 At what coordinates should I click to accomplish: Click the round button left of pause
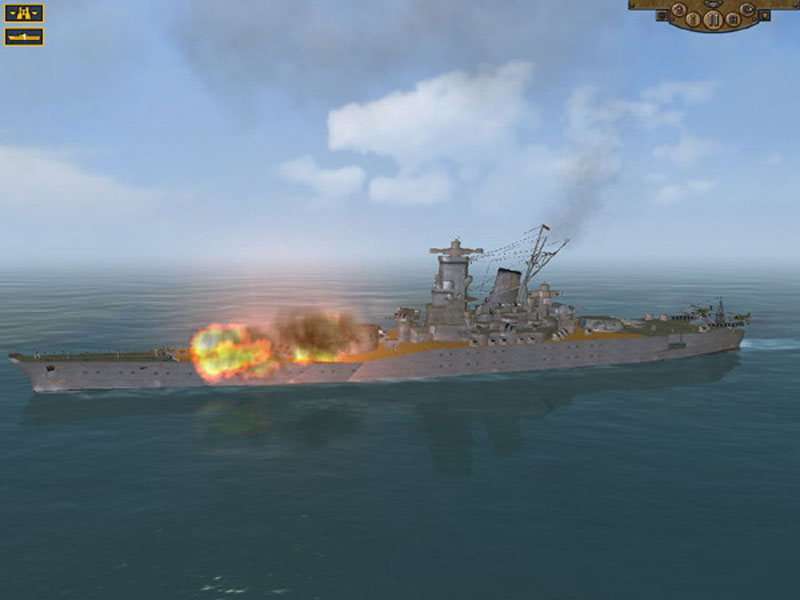692,18
